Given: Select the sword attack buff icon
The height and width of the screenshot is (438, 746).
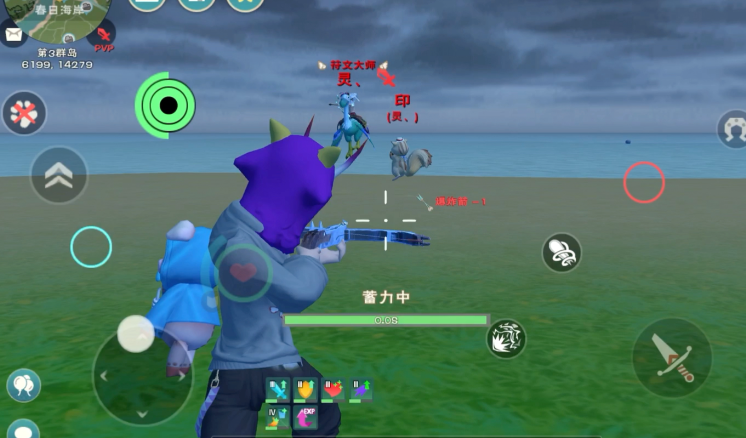Looking at the screenshot, I should (278, 389).
